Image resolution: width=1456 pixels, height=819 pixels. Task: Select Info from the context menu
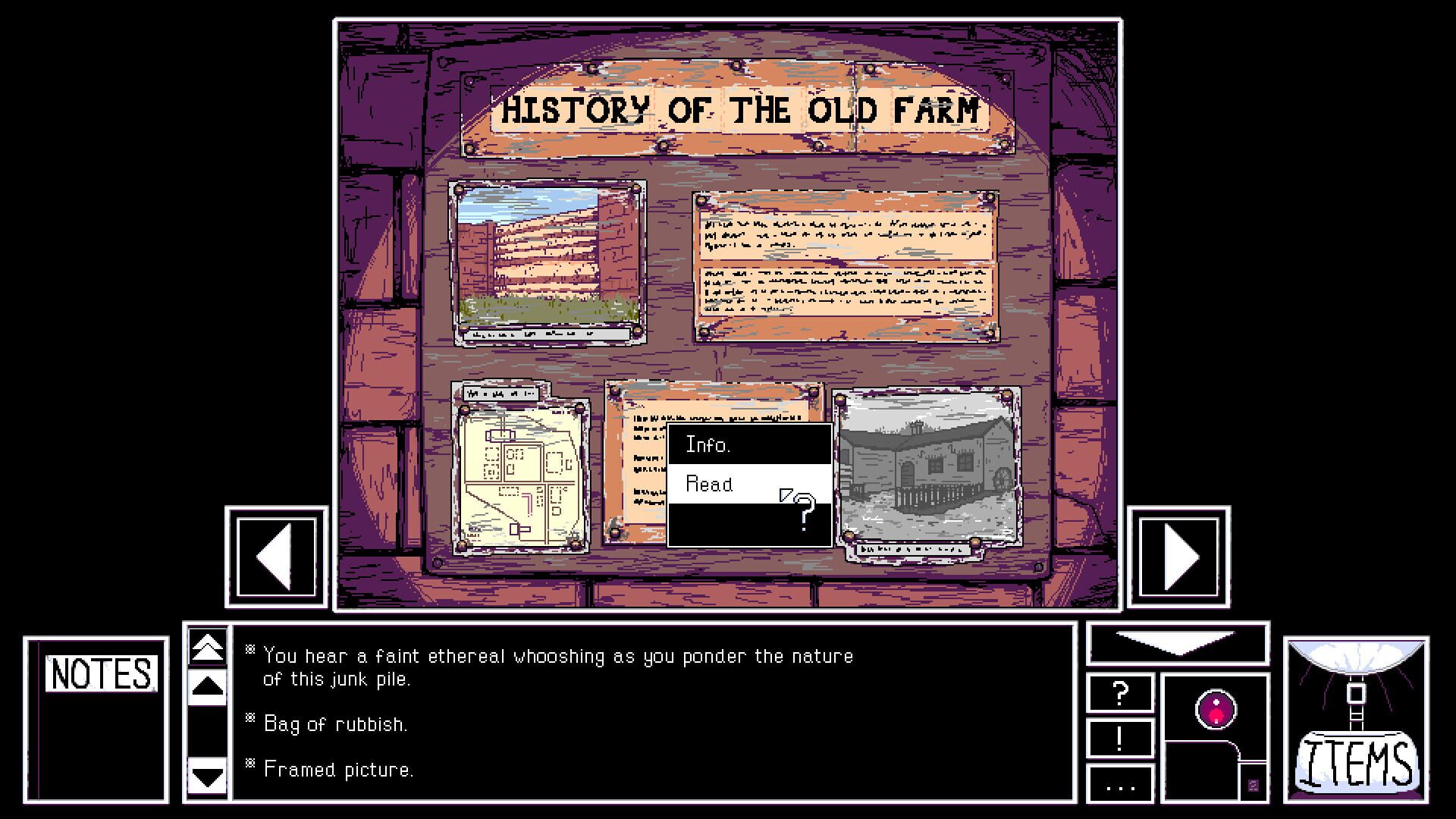(708, 445)
